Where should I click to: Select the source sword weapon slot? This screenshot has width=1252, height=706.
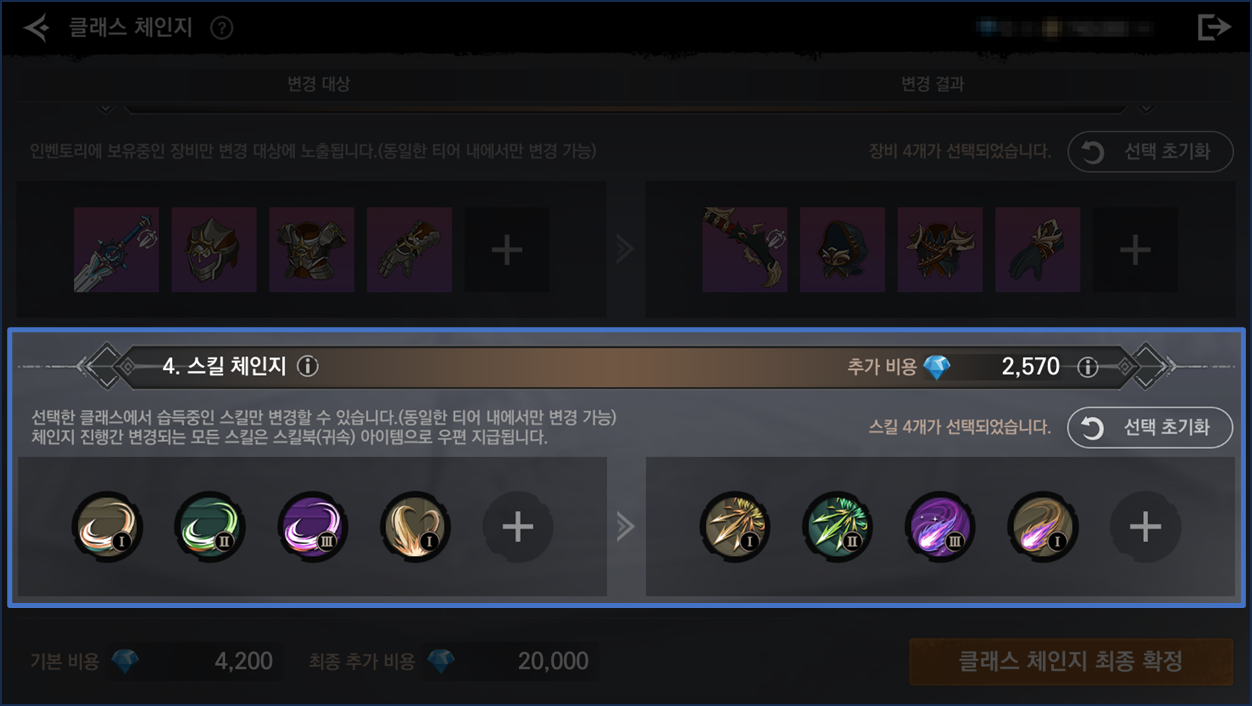click(x=116, y=250)
